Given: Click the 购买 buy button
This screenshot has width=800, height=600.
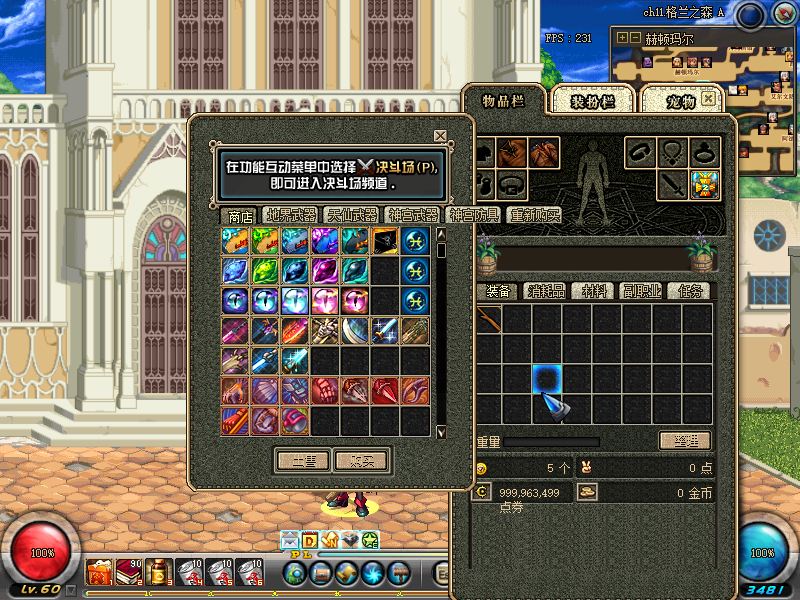Looking at the screenshot, I should click(x=361, y=461).
